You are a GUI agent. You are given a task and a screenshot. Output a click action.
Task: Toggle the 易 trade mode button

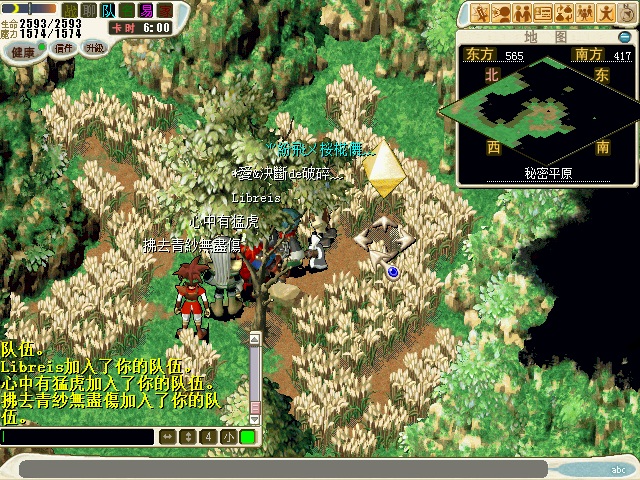pos(146,9)
